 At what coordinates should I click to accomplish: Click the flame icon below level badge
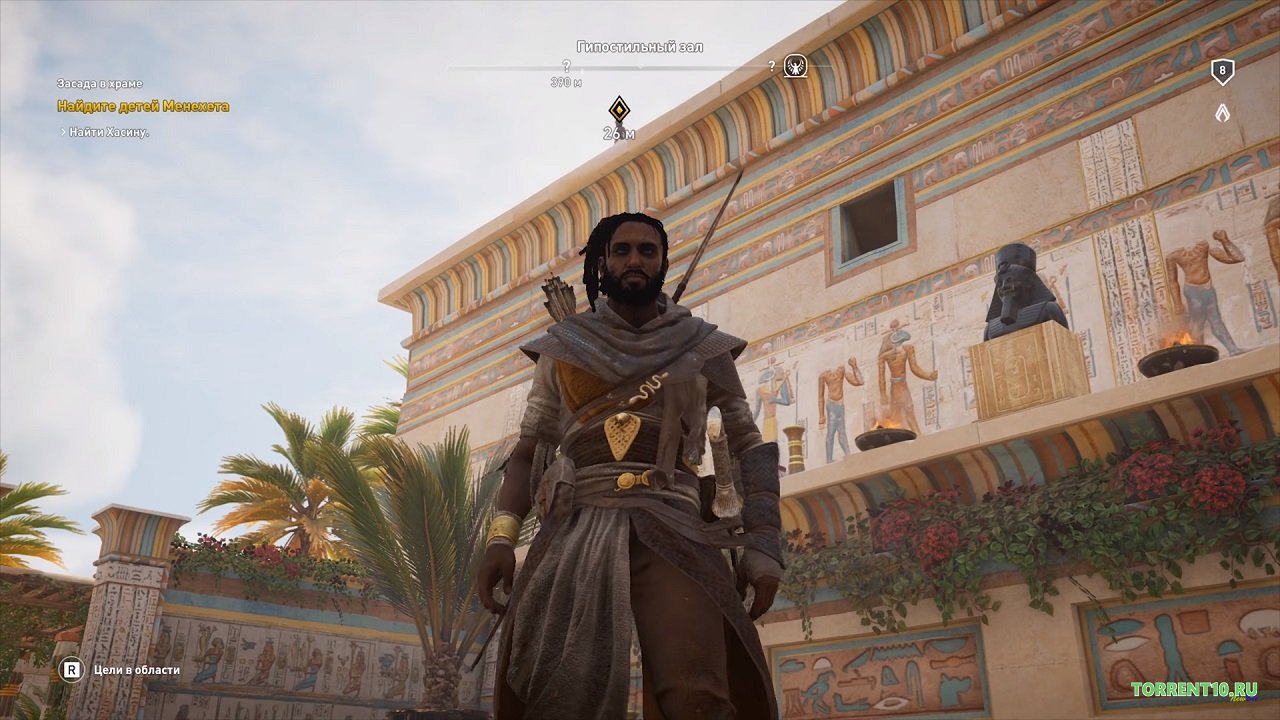click(1222, 113)
